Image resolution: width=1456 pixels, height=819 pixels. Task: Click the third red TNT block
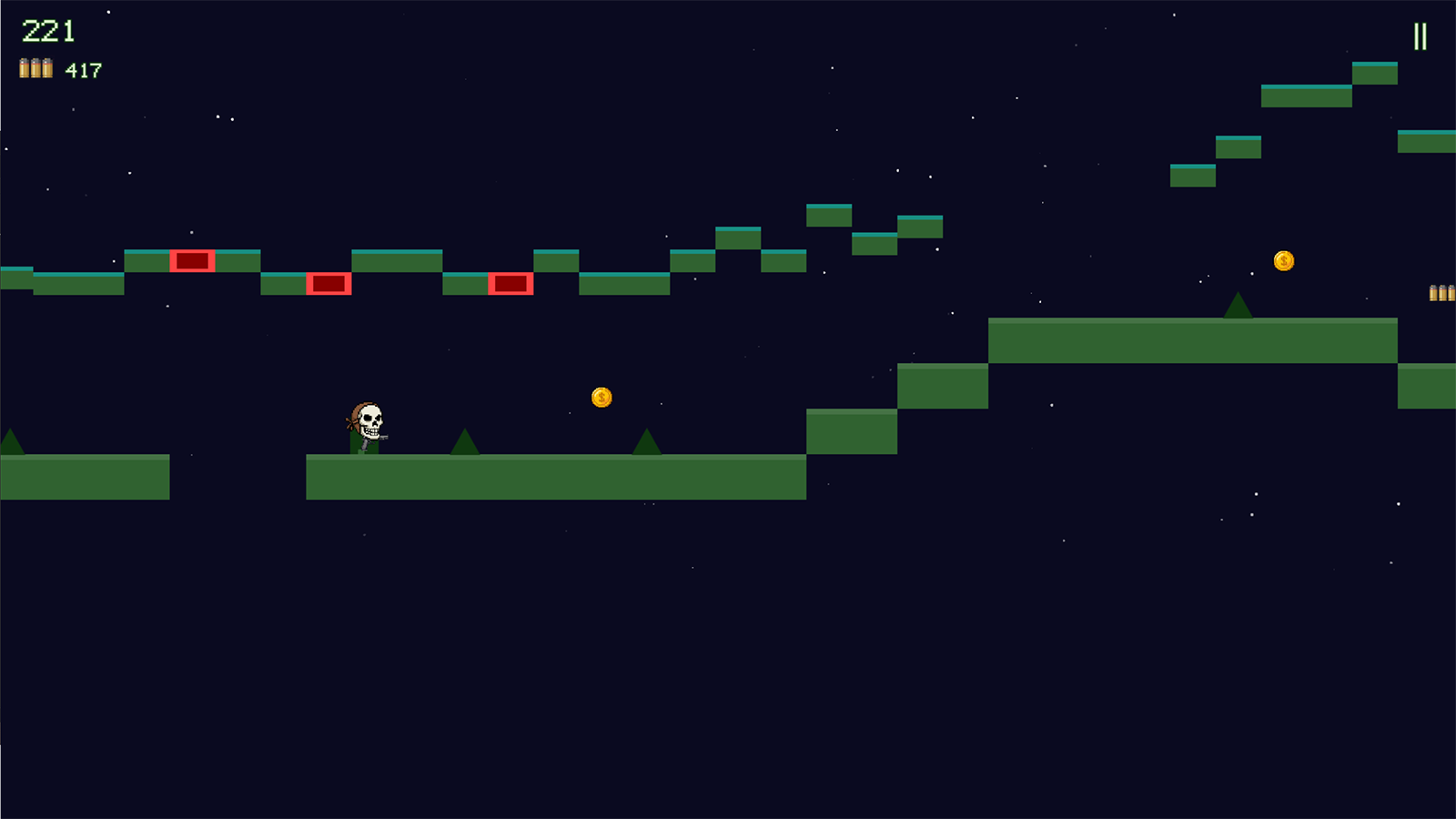511,285
